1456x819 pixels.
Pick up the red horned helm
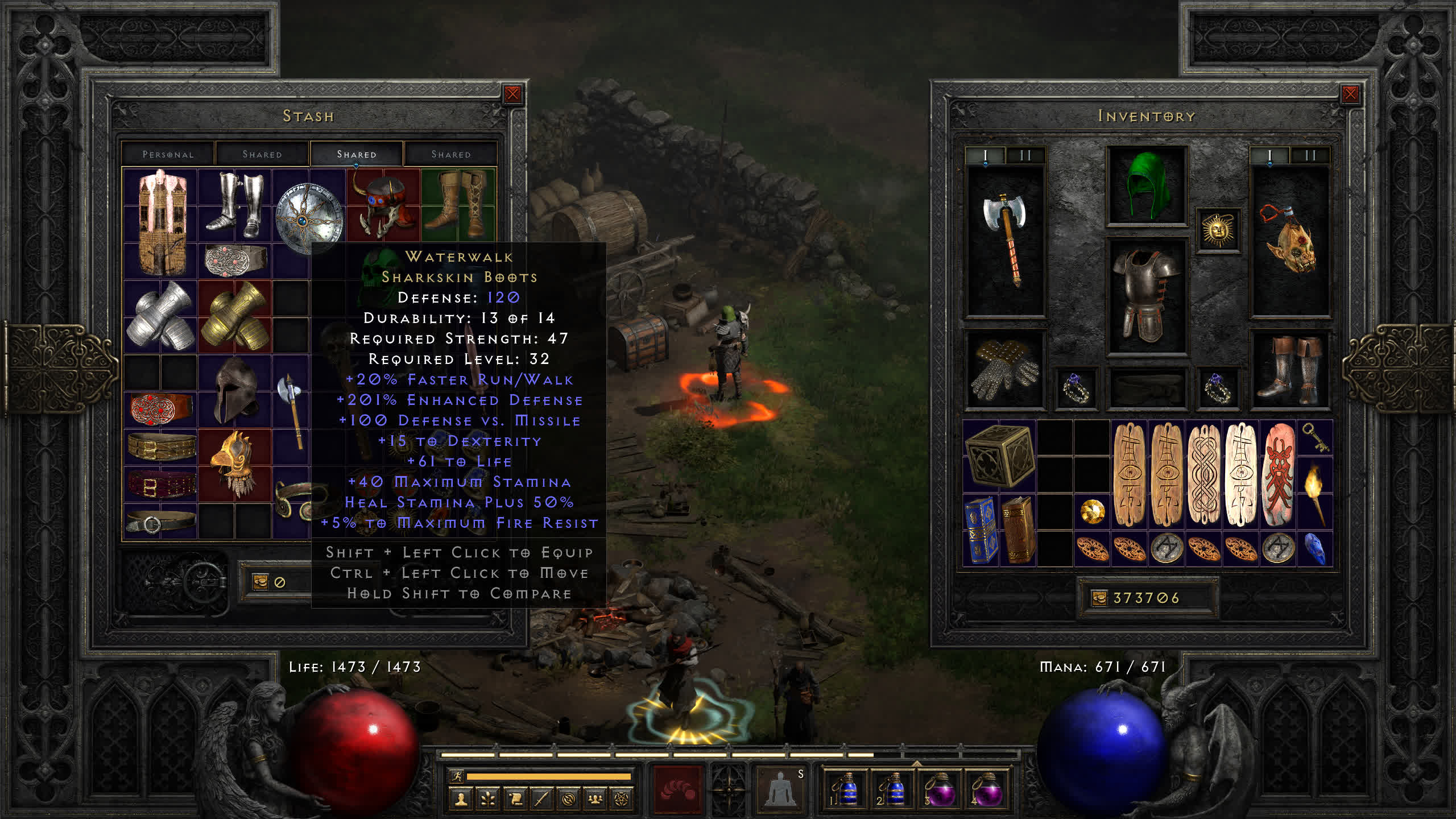[382, 205]
